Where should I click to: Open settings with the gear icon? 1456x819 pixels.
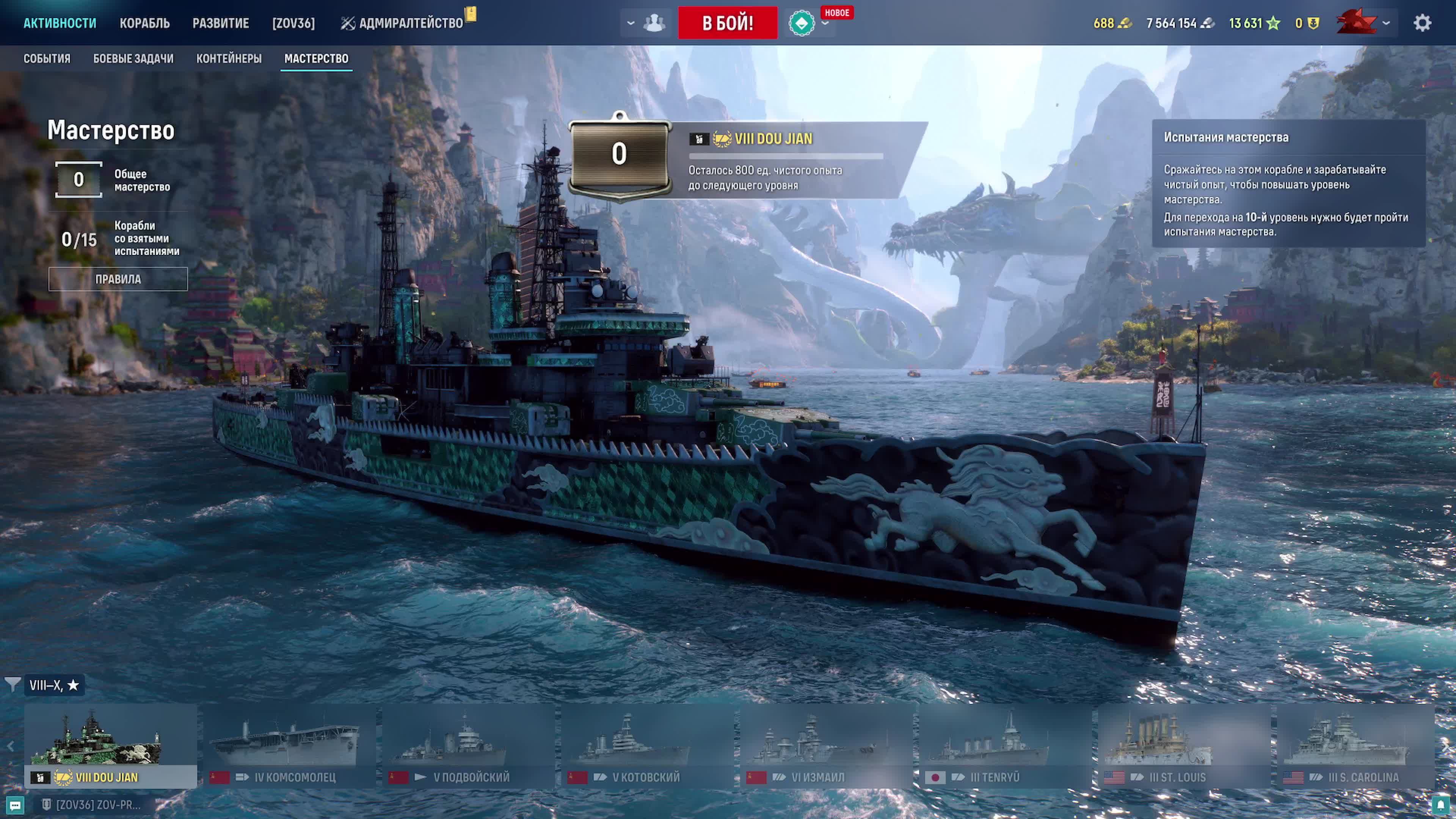(x=1422, y=23)
